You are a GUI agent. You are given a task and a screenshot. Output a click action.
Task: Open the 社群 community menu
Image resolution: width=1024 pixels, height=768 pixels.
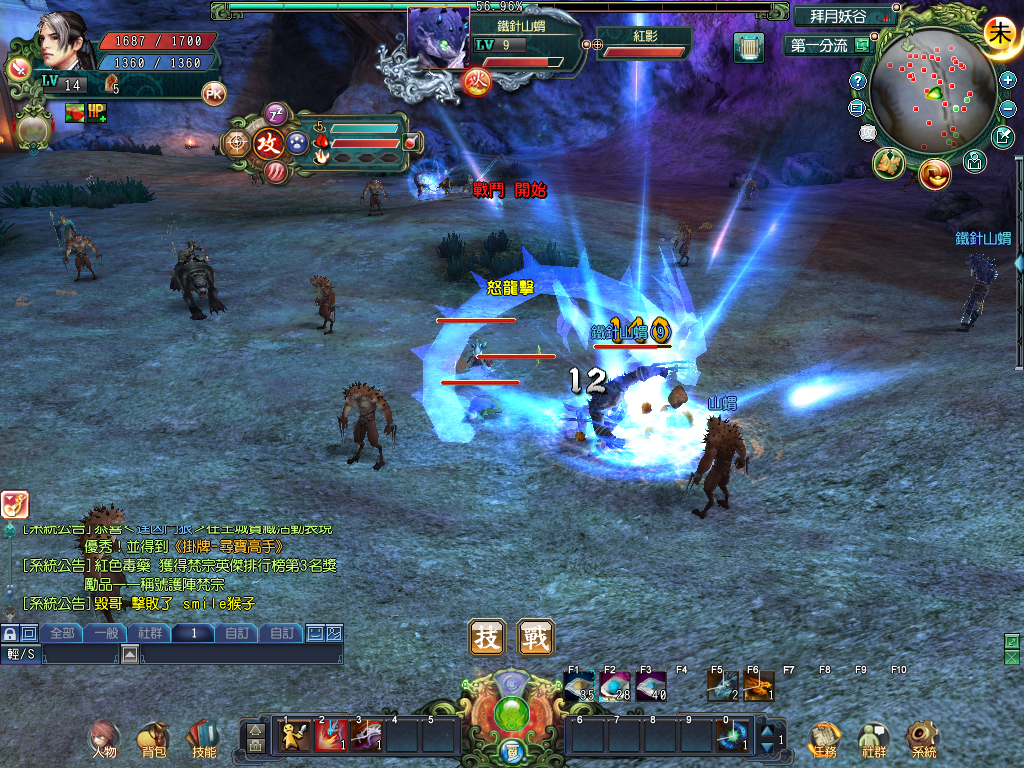(x=873, y=738)
